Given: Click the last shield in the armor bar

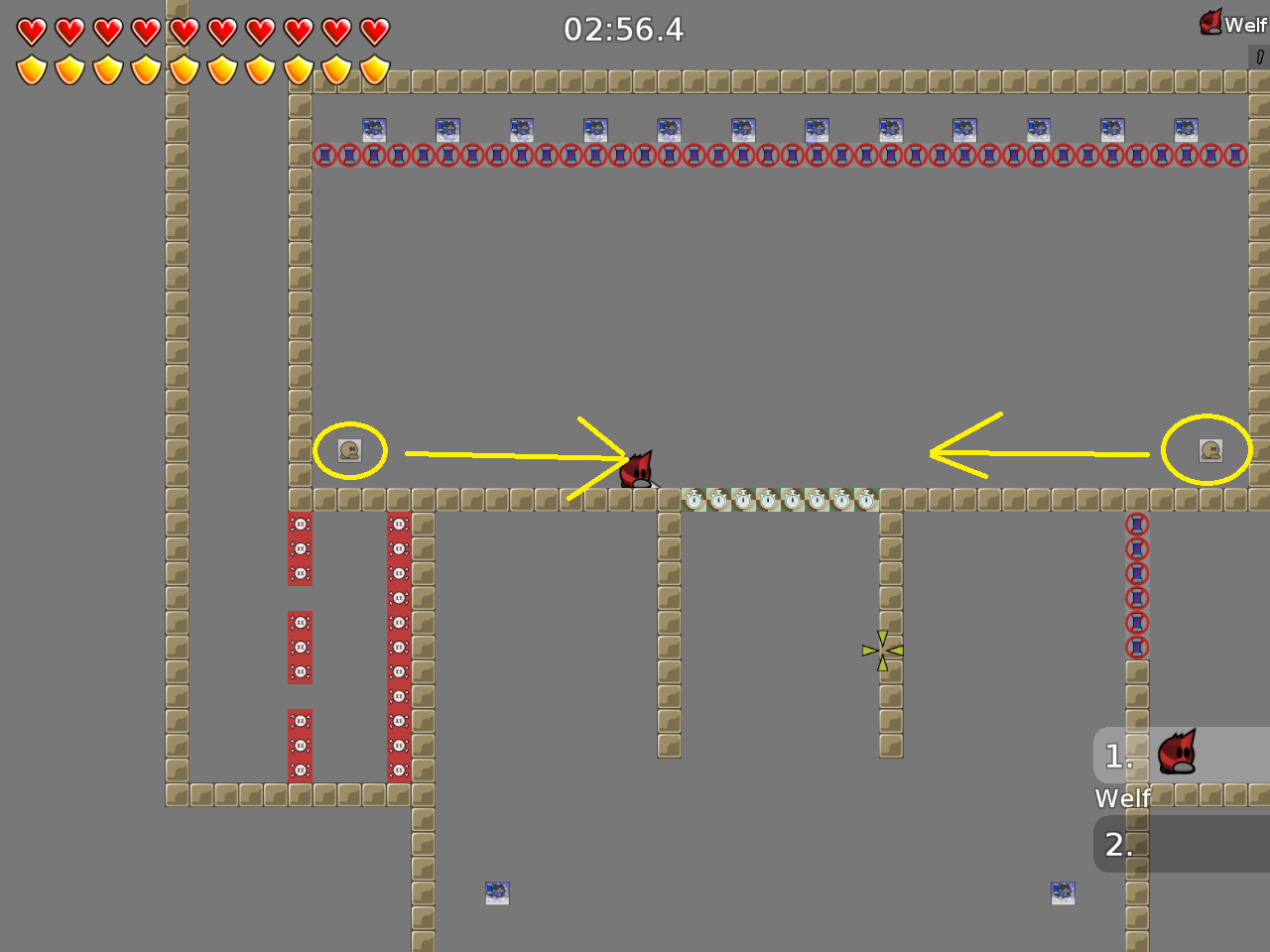Looking at the screenshot, I should (373, 68).
